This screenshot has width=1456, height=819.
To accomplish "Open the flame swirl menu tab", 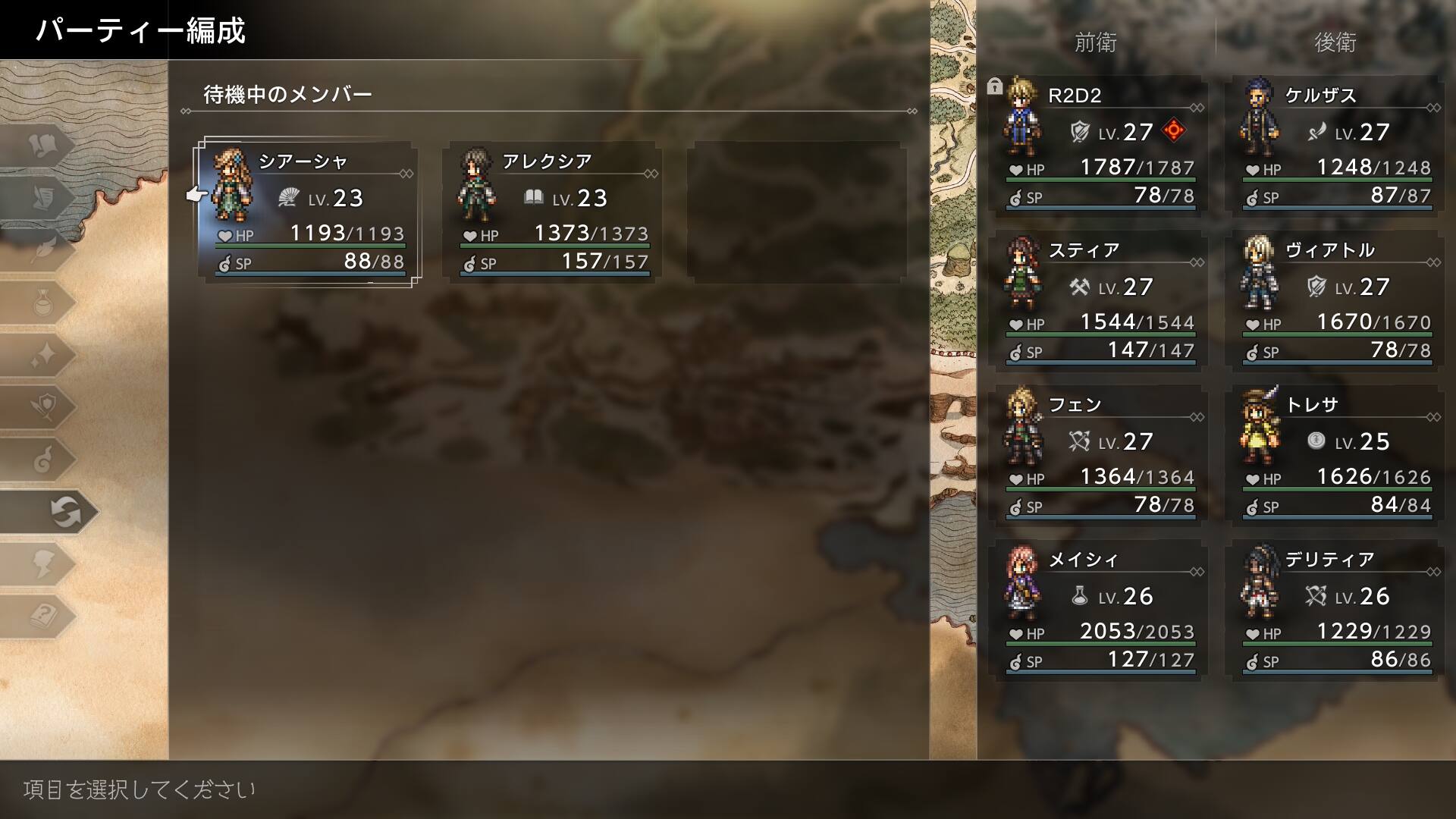I will coord(42,460).
